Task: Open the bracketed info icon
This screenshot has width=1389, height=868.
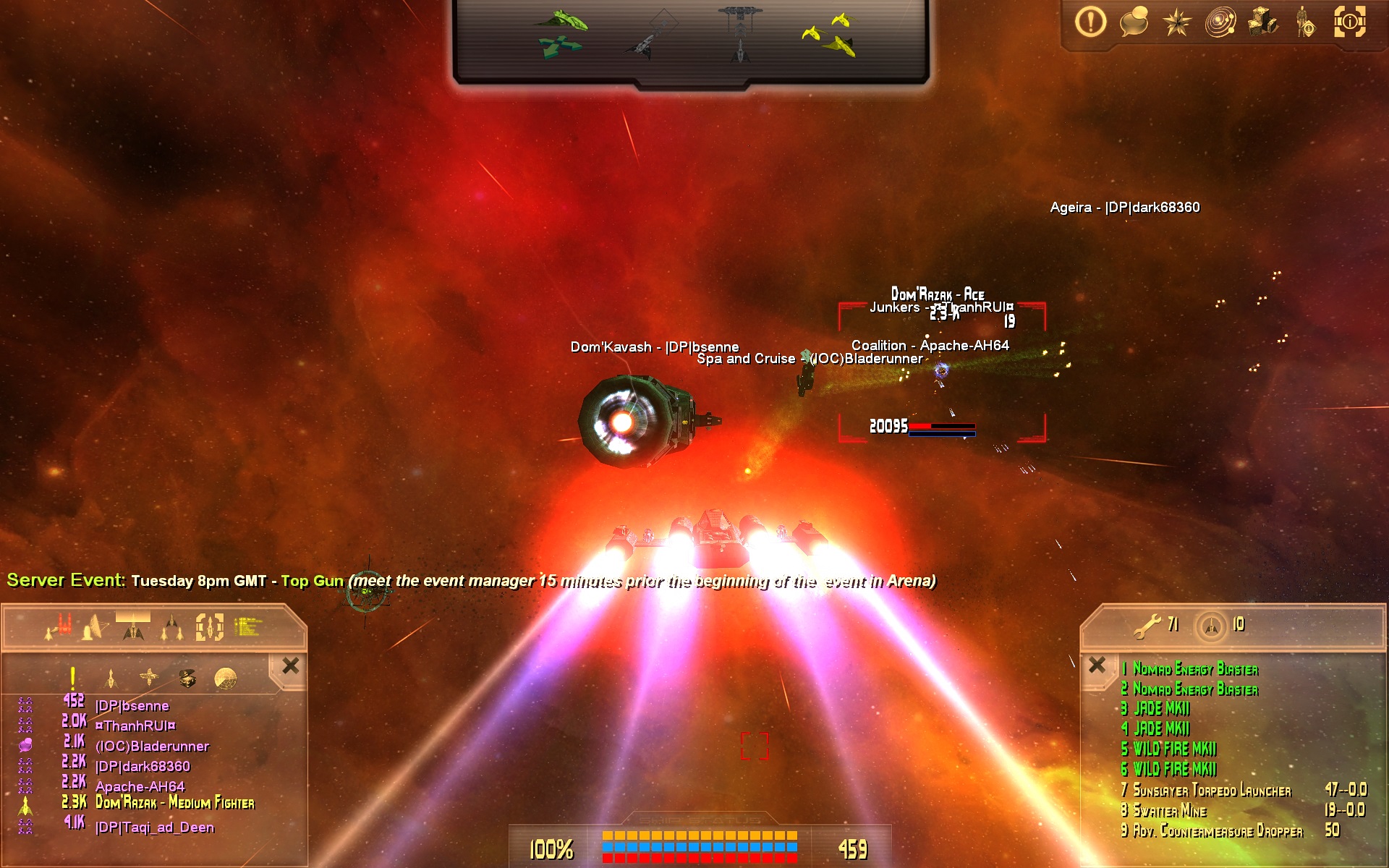Action: [1349, 22]
